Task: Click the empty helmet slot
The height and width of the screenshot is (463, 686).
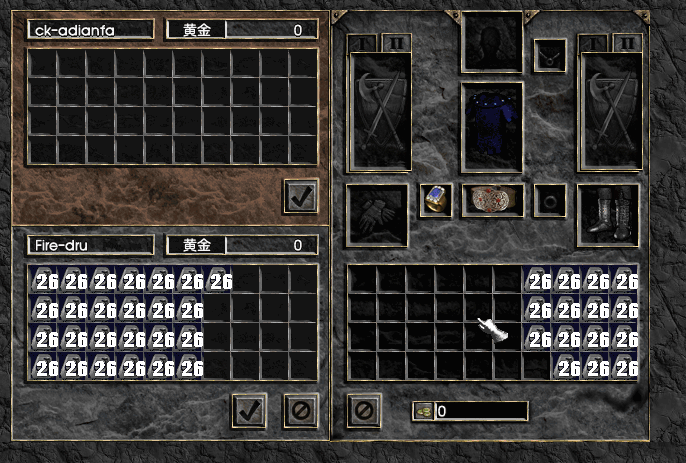Action: click(x=491, y=42)
